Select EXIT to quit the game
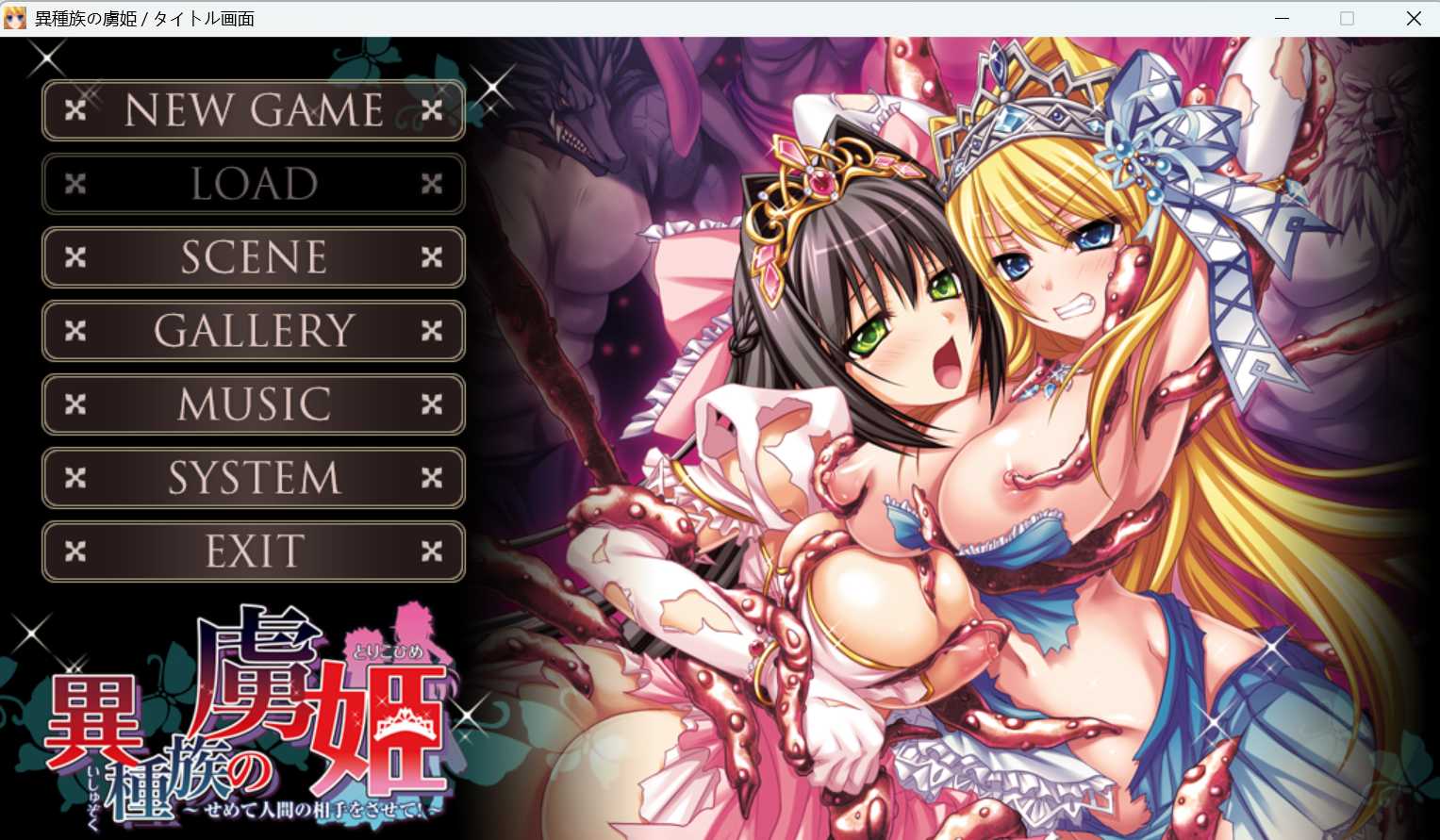 pos(253,550)
